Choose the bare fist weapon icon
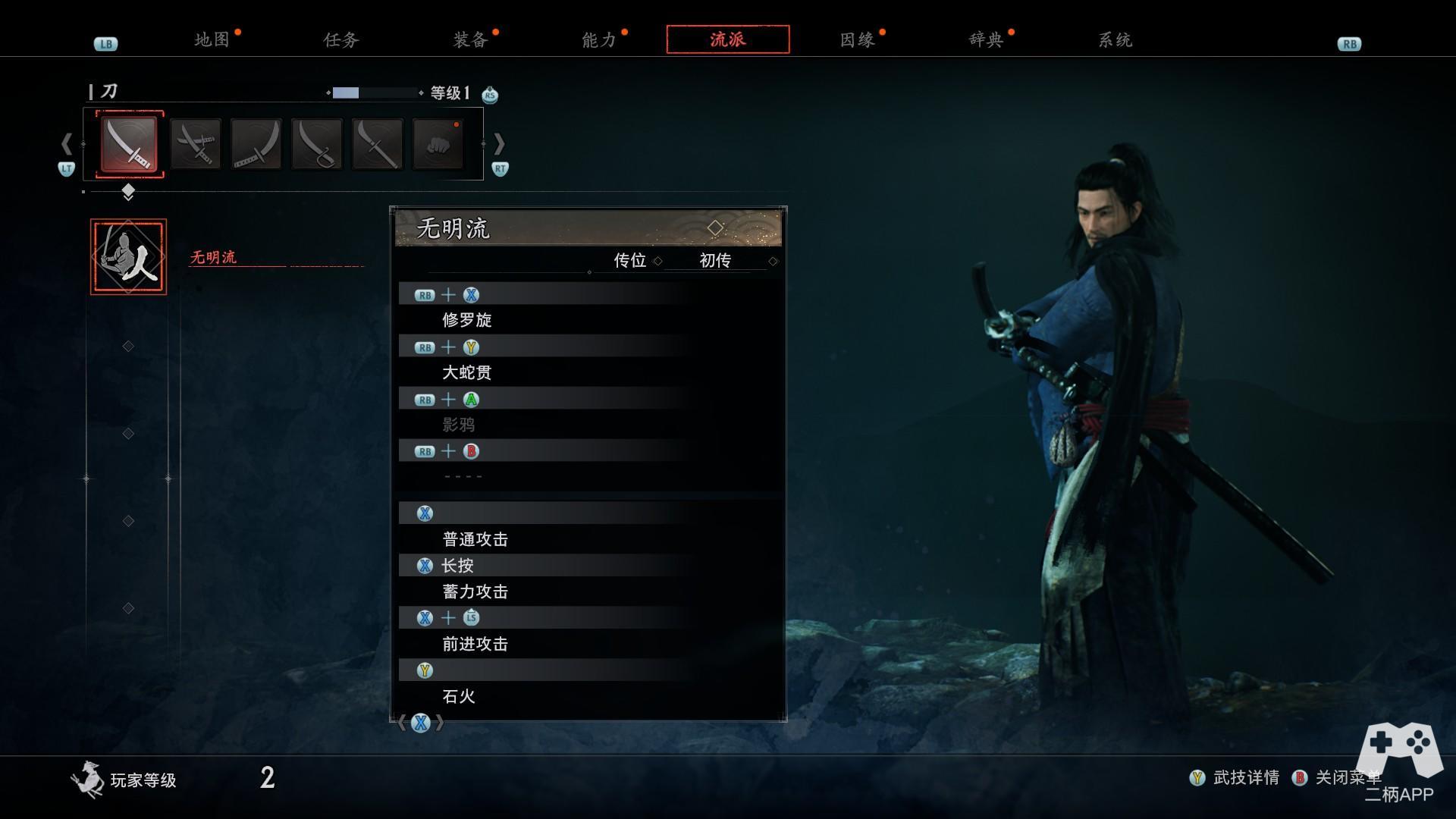This screenshot has height=819, width=1456. point(438,144)
